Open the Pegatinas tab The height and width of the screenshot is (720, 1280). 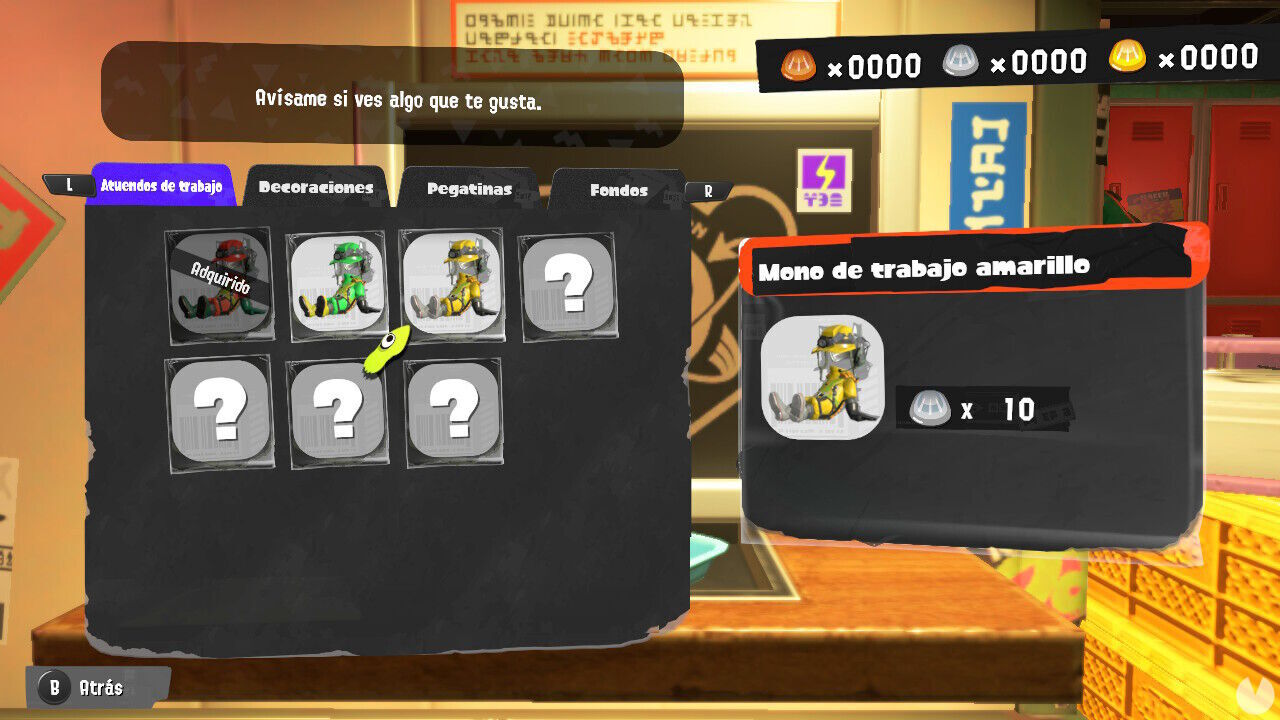coord(470,188)
